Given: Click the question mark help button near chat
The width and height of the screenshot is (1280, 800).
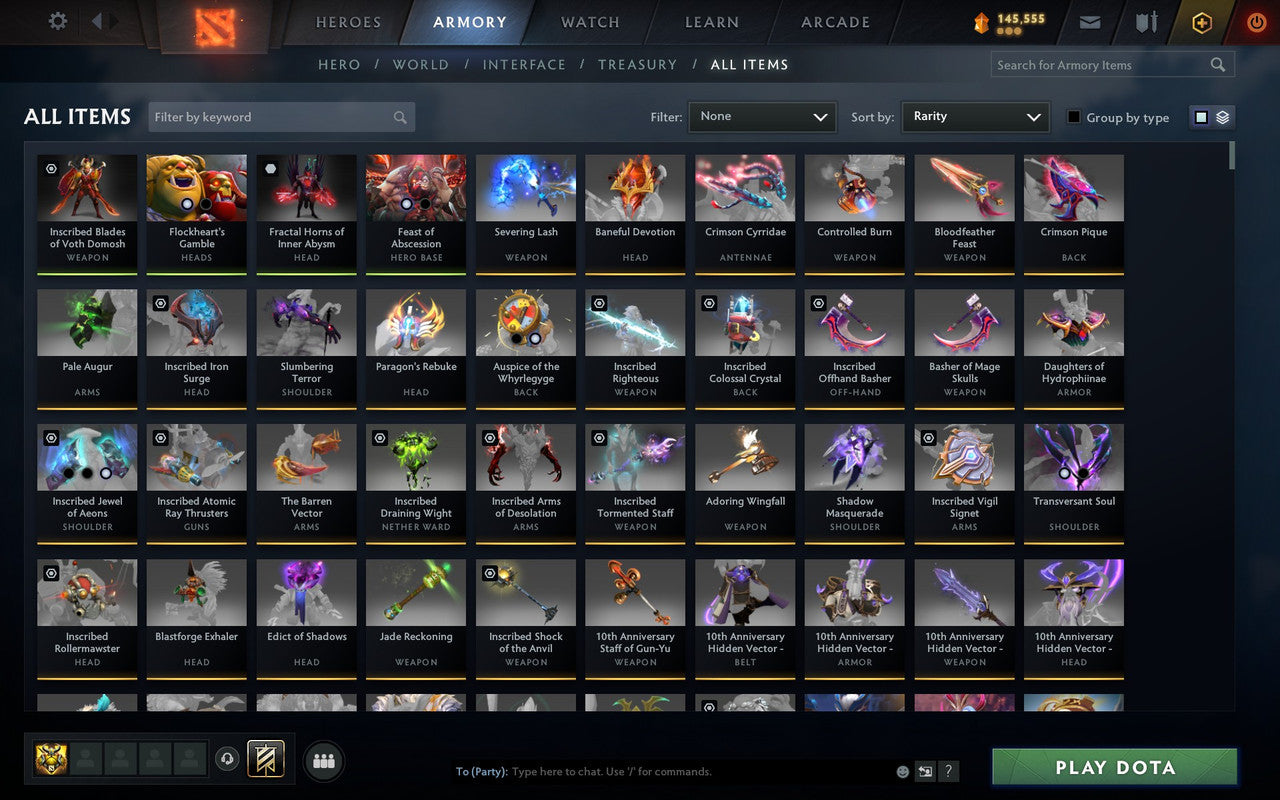Looking at the screenshot, I should coord(947,771).
